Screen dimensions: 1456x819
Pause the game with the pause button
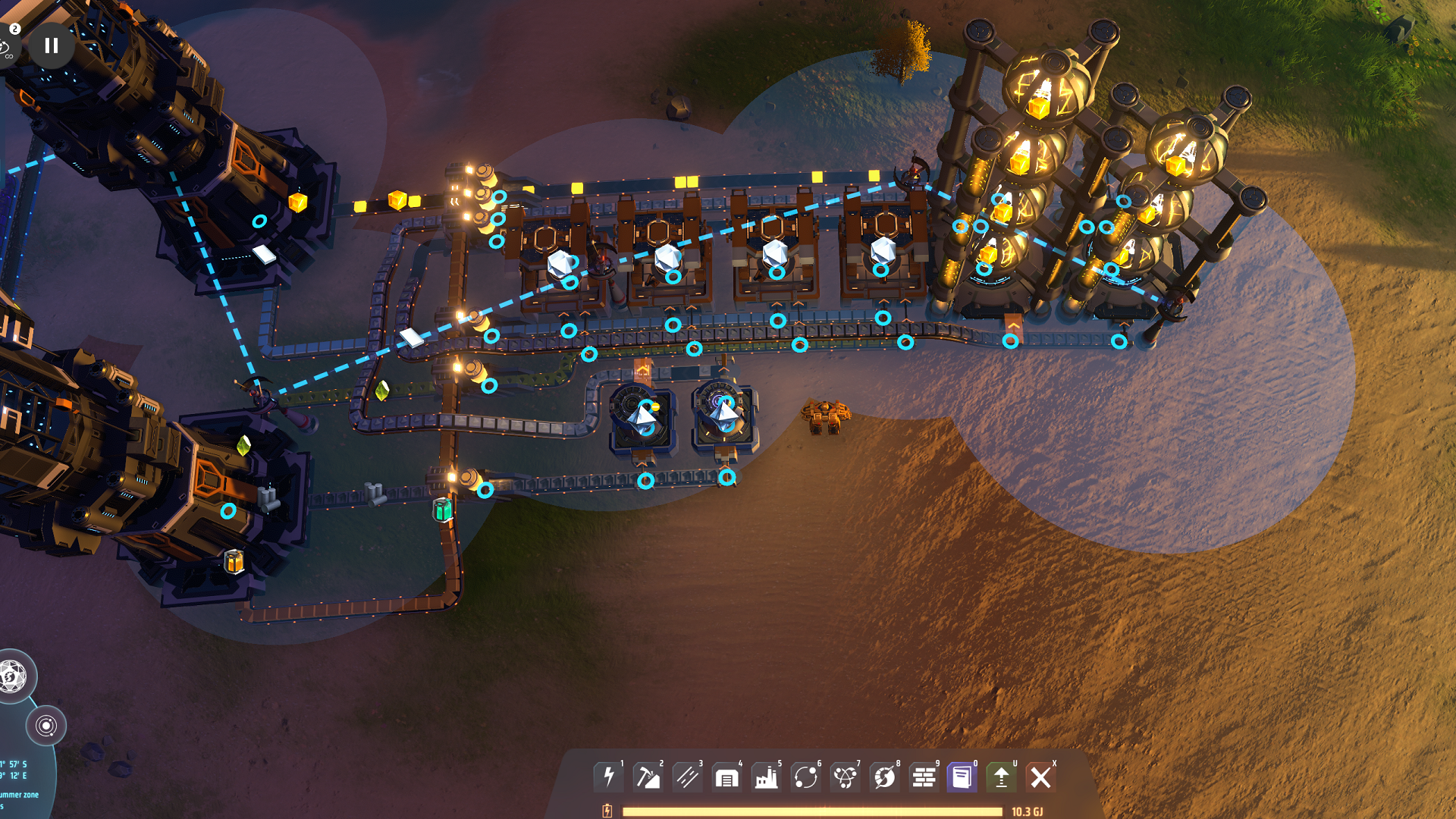click(x=51, y=46)
